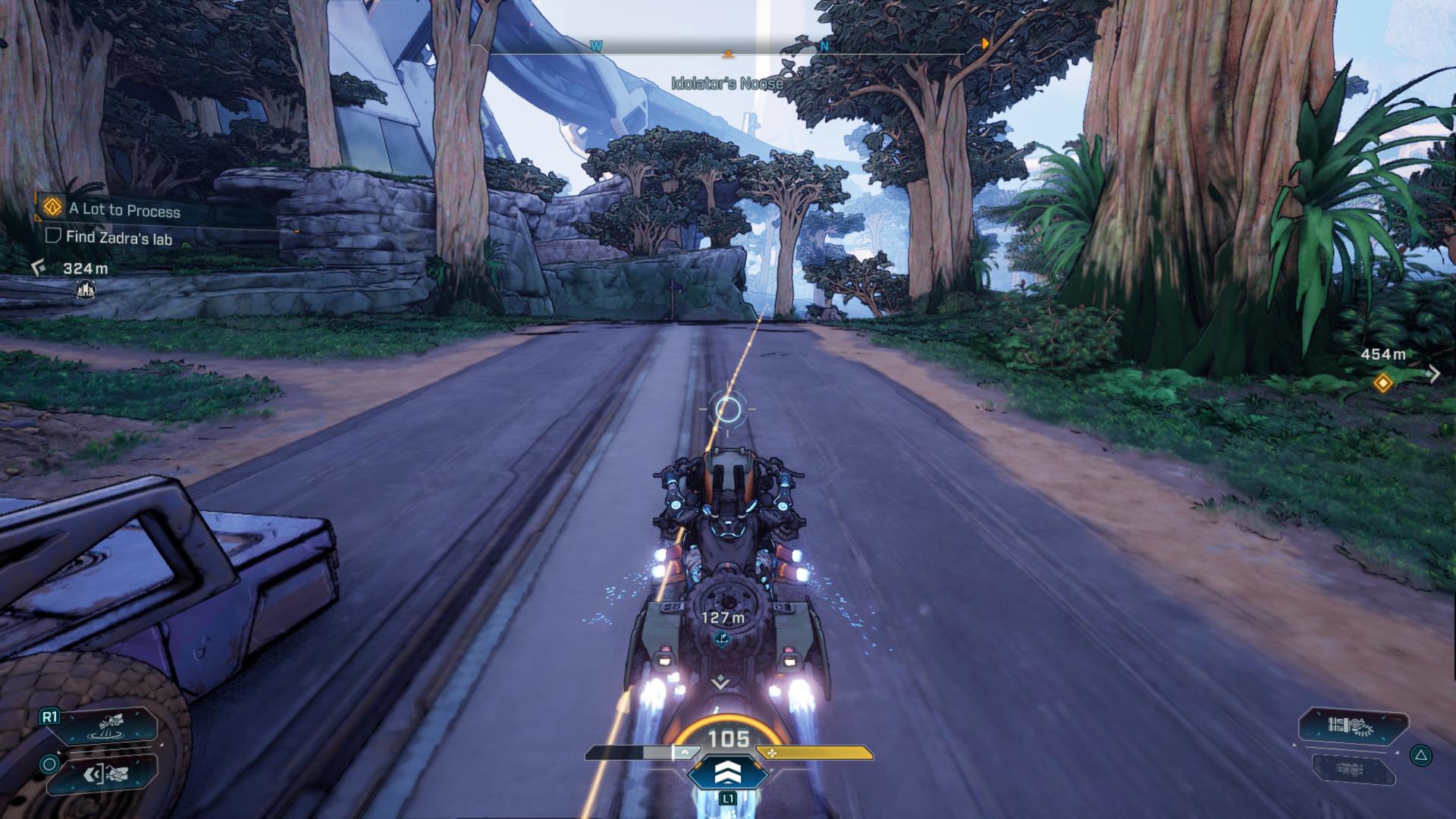Click the compass bar at top

click(728, 47)
